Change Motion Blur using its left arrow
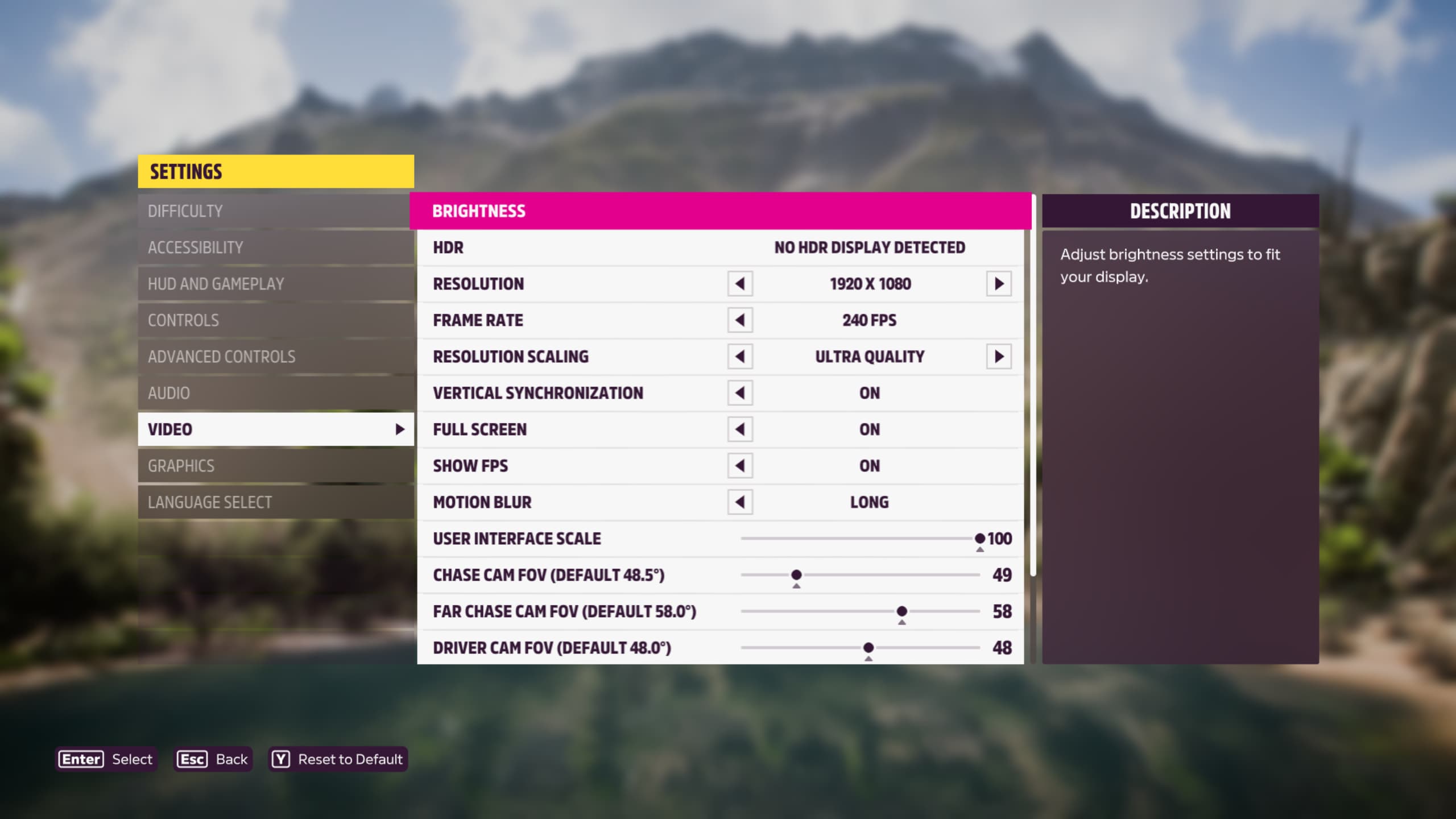The height and width of the screenshot is (819, 1456). 740,502
